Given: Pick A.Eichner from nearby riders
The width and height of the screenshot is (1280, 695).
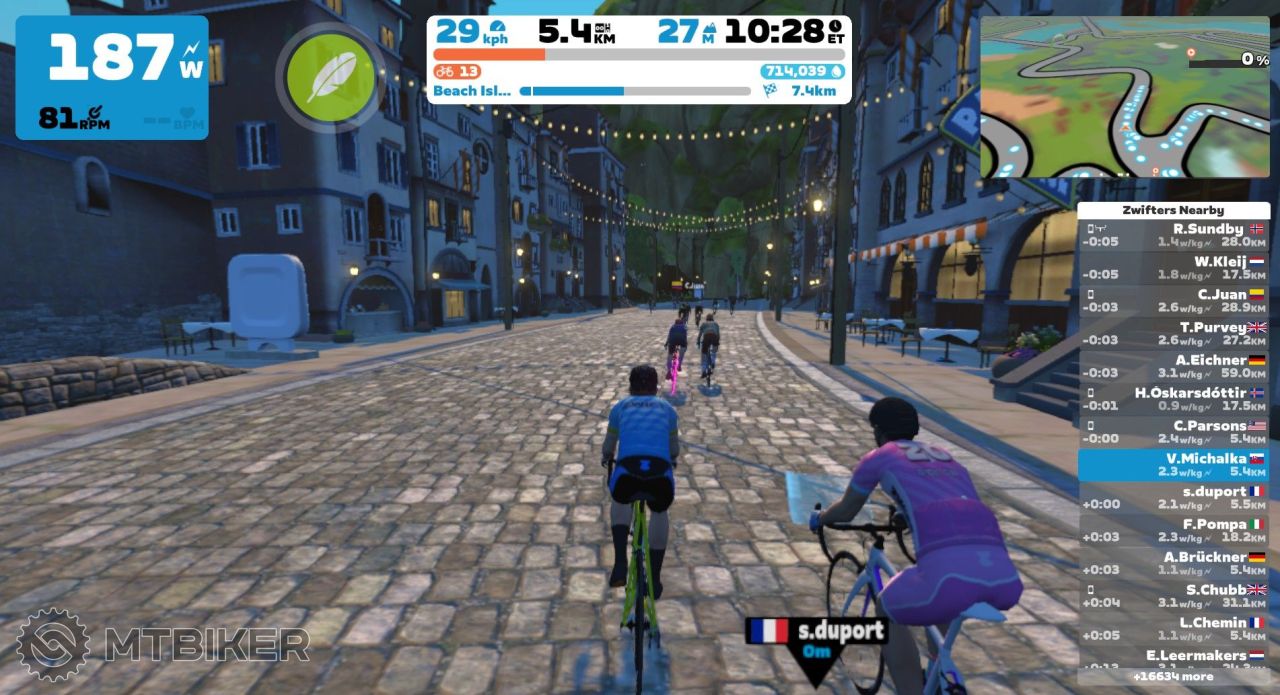Looking at the screenshot, I should [1173, 366].
